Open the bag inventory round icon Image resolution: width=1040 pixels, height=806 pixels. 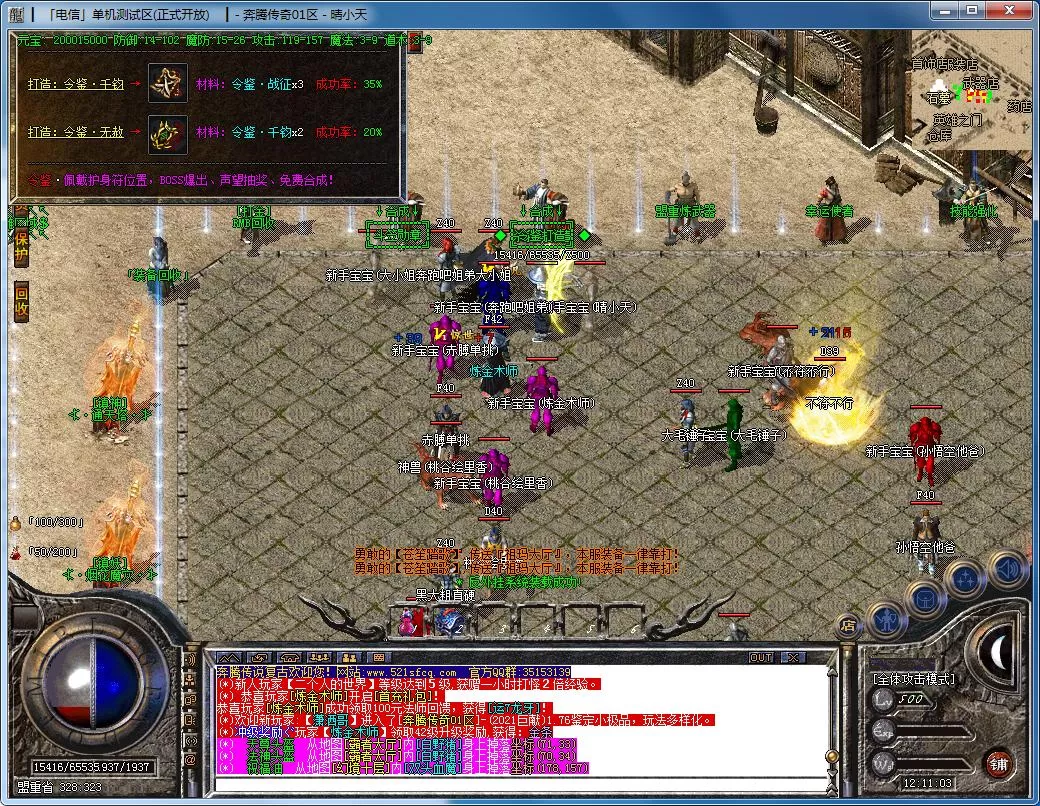(x=925, y=597)
